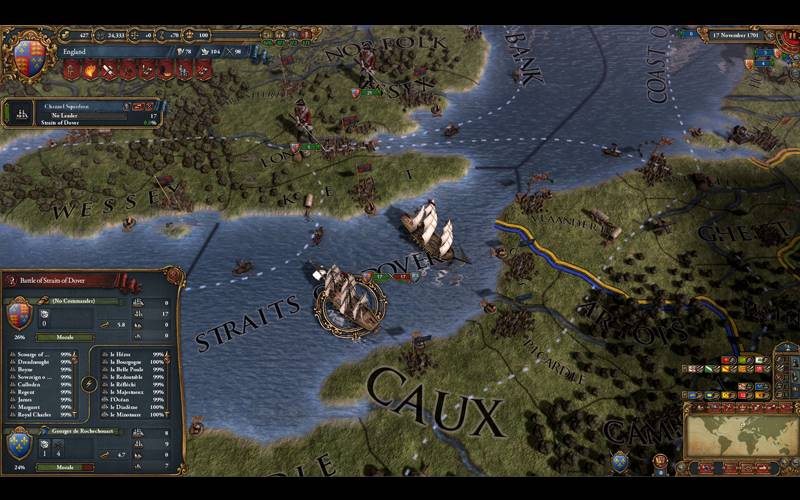This screenshot has height=500, width=800.
Task: Click the French shield at screen bottom
Action: [x=620, y=461]
